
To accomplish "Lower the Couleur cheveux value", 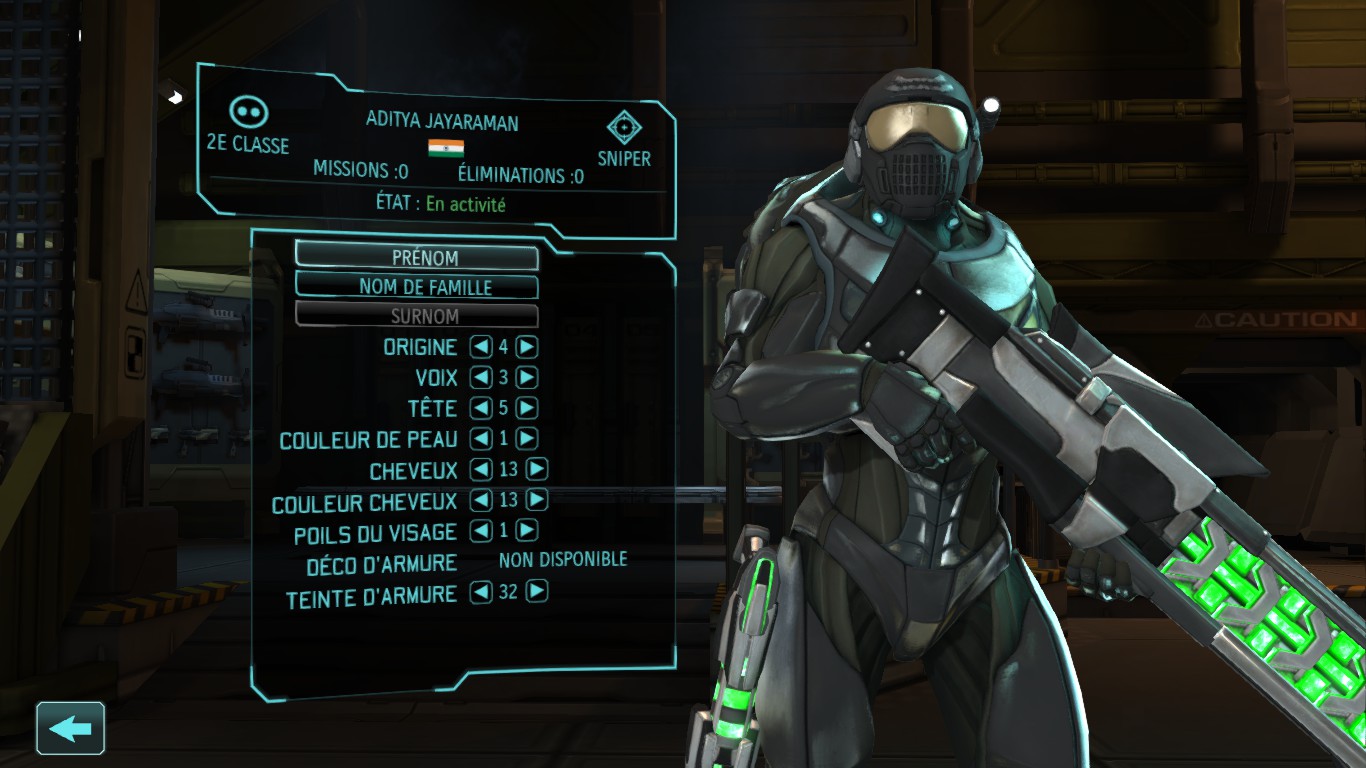I will tap(481, 500).
